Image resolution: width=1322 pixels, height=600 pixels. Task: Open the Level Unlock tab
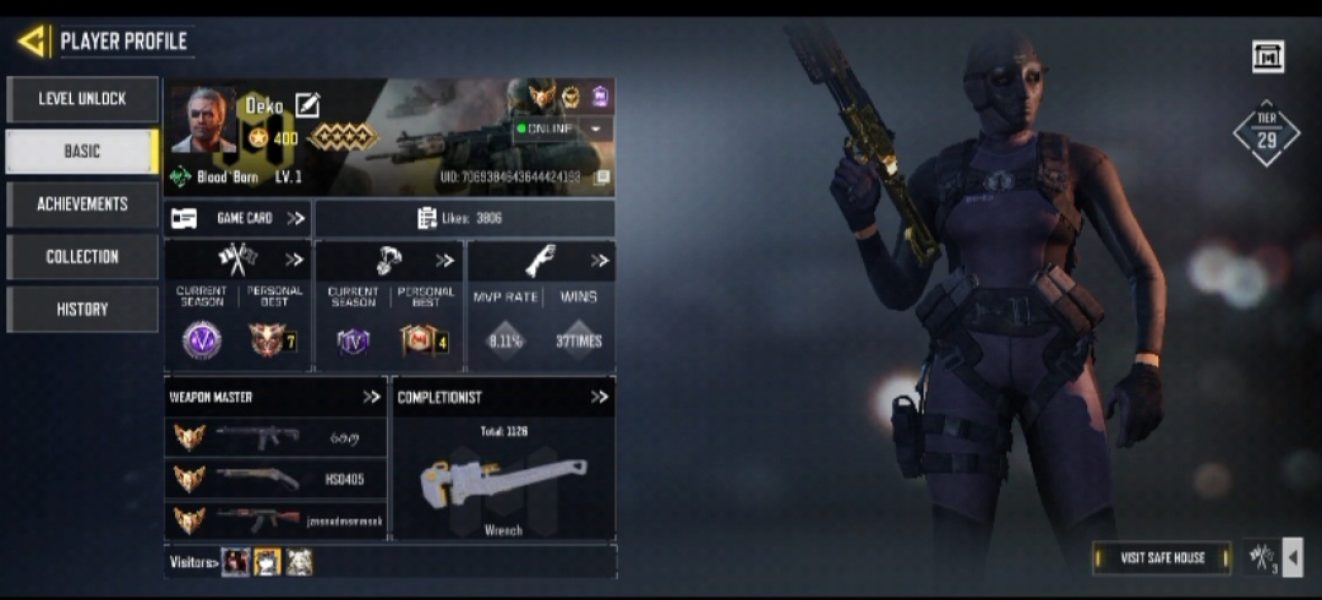coord(82,99)
